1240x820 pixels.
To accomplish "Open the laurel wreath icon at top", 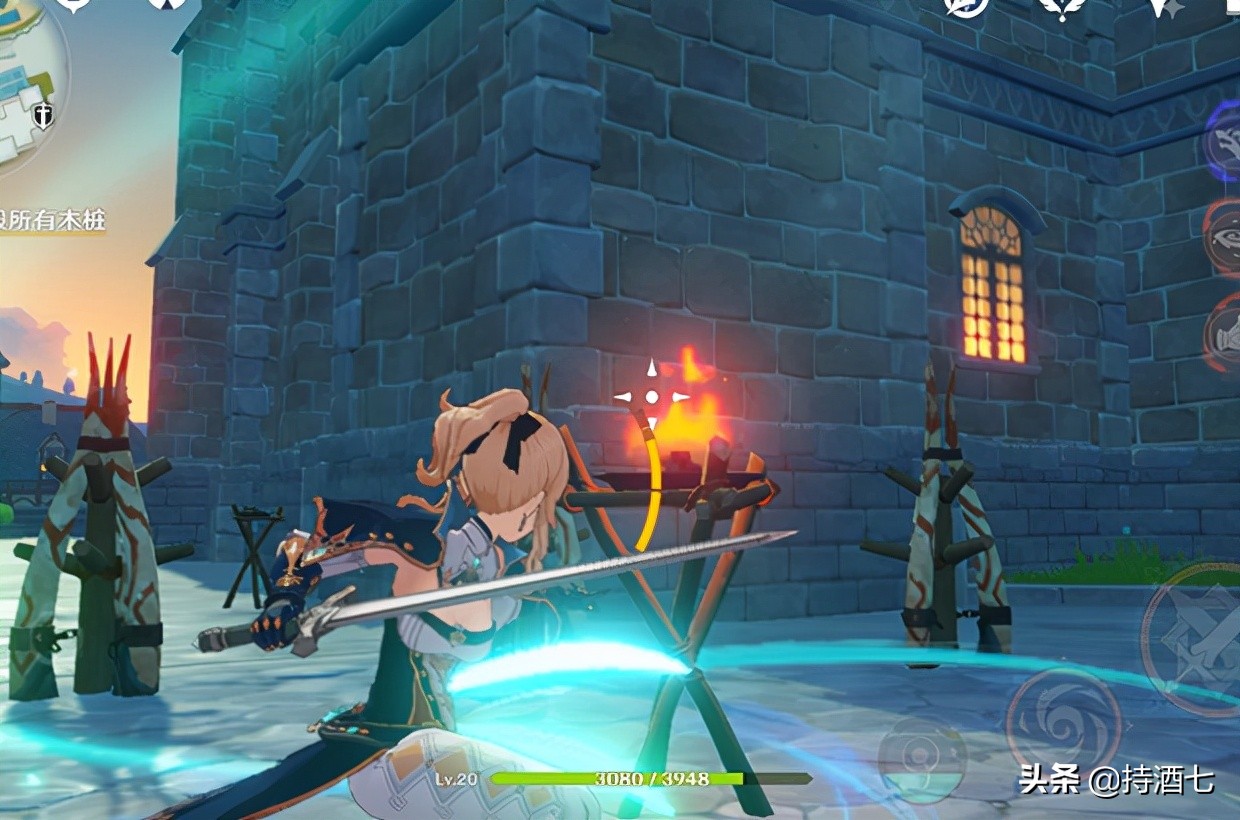I will click(x=1063, y=8).
